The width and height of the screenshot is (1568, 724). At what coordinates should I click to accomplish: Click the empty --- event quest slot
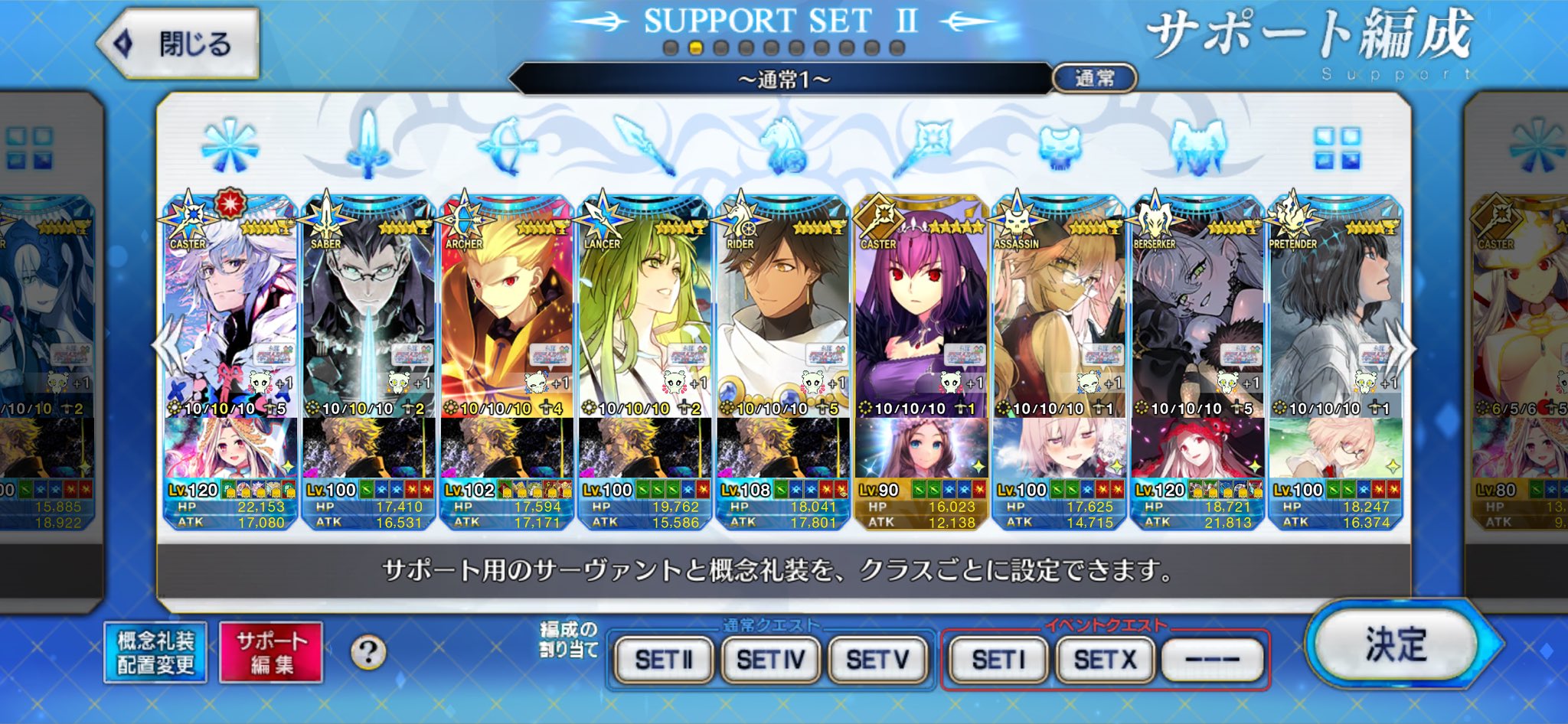click(1212, 659)
